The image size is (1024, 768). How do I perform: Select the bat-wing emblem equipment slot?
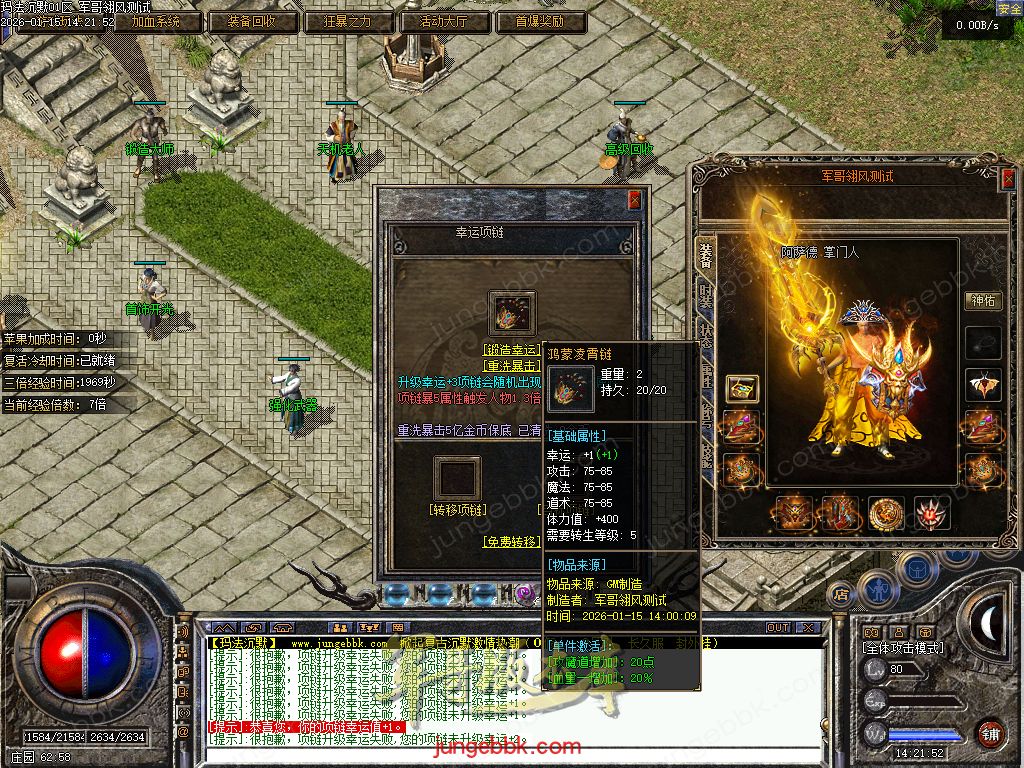(983, 385)
